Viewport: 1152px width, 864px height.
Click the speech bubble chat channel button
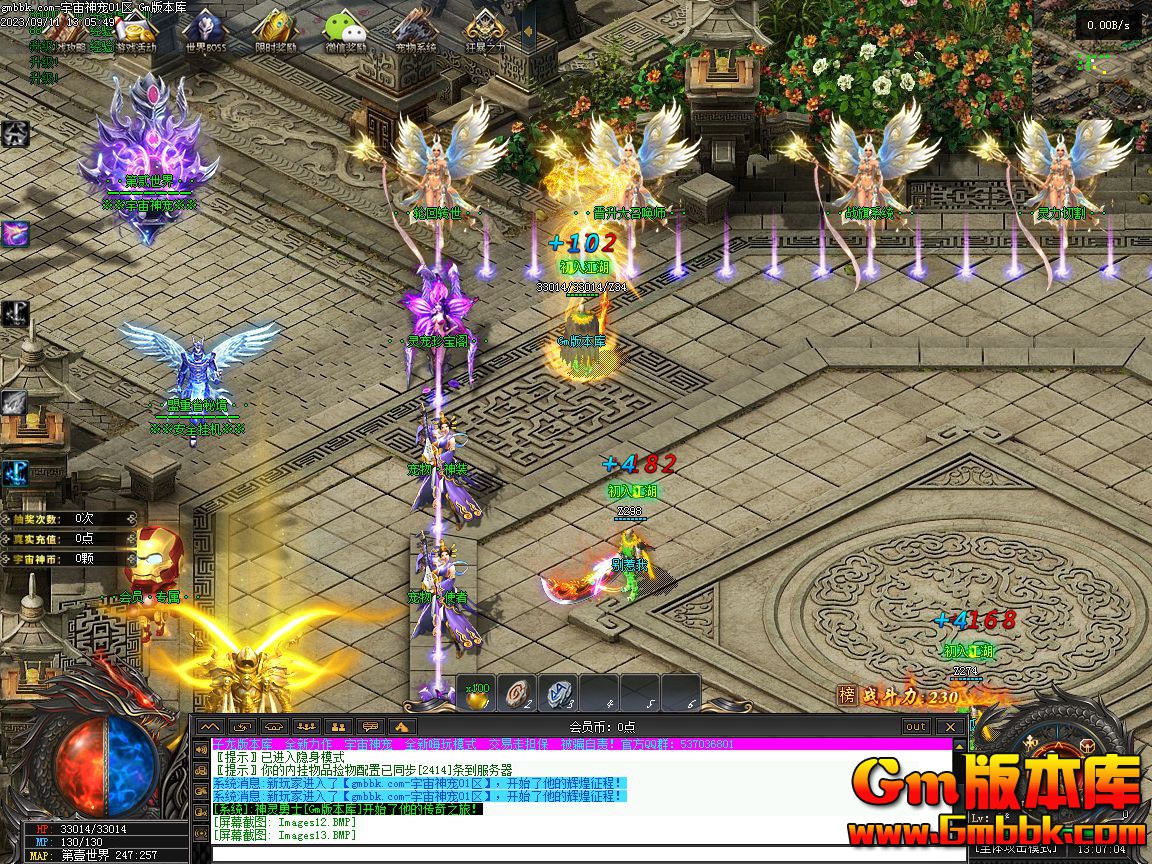tap(371, 727)
